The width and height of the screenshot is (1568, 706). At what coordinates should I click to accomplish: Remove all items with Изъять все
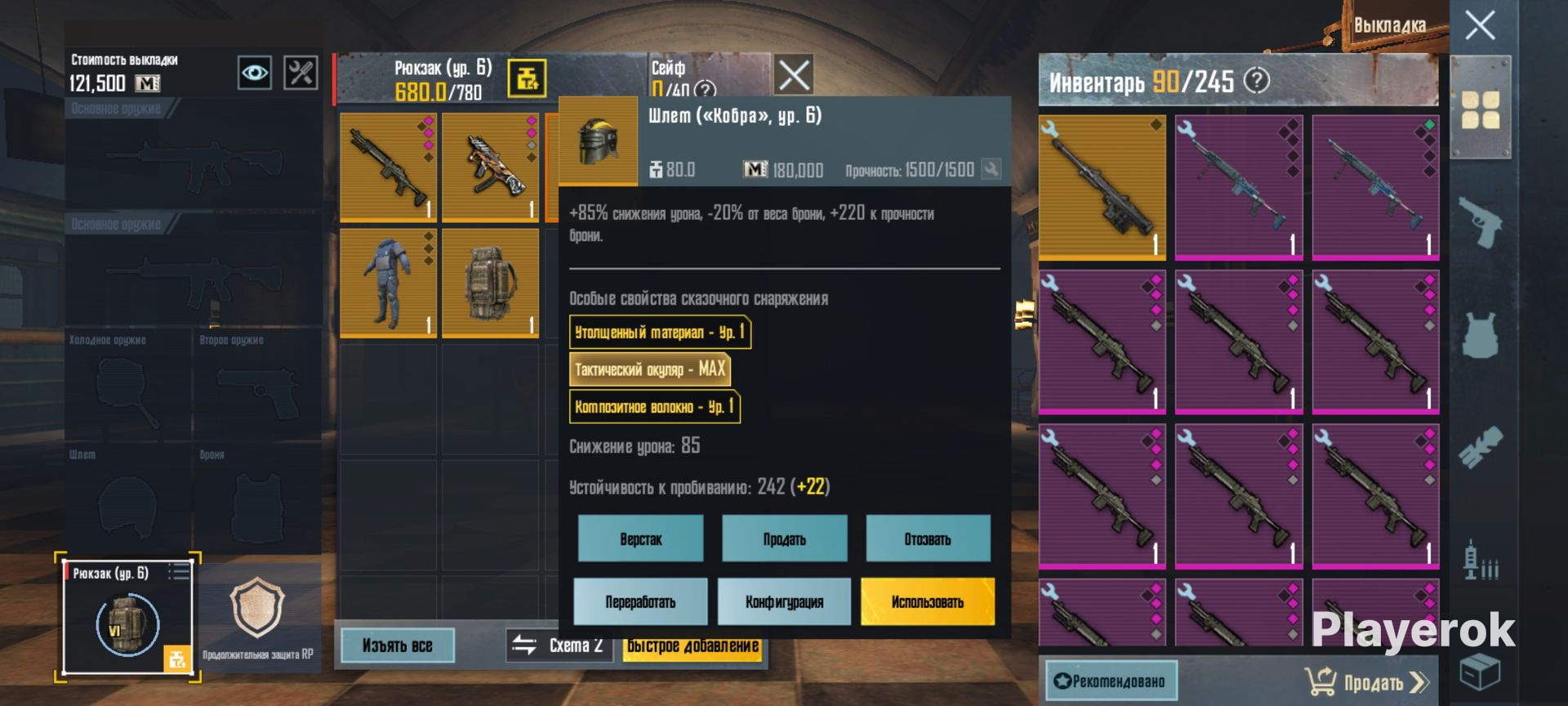click(397, 646)
